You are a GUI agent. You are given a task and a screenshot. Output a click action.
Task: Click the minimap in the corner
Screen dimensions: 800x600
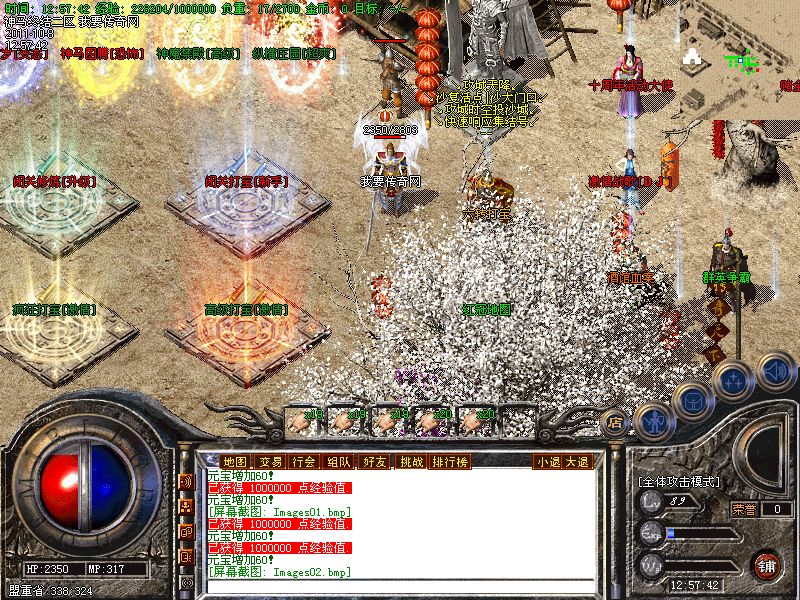point(740,60)
